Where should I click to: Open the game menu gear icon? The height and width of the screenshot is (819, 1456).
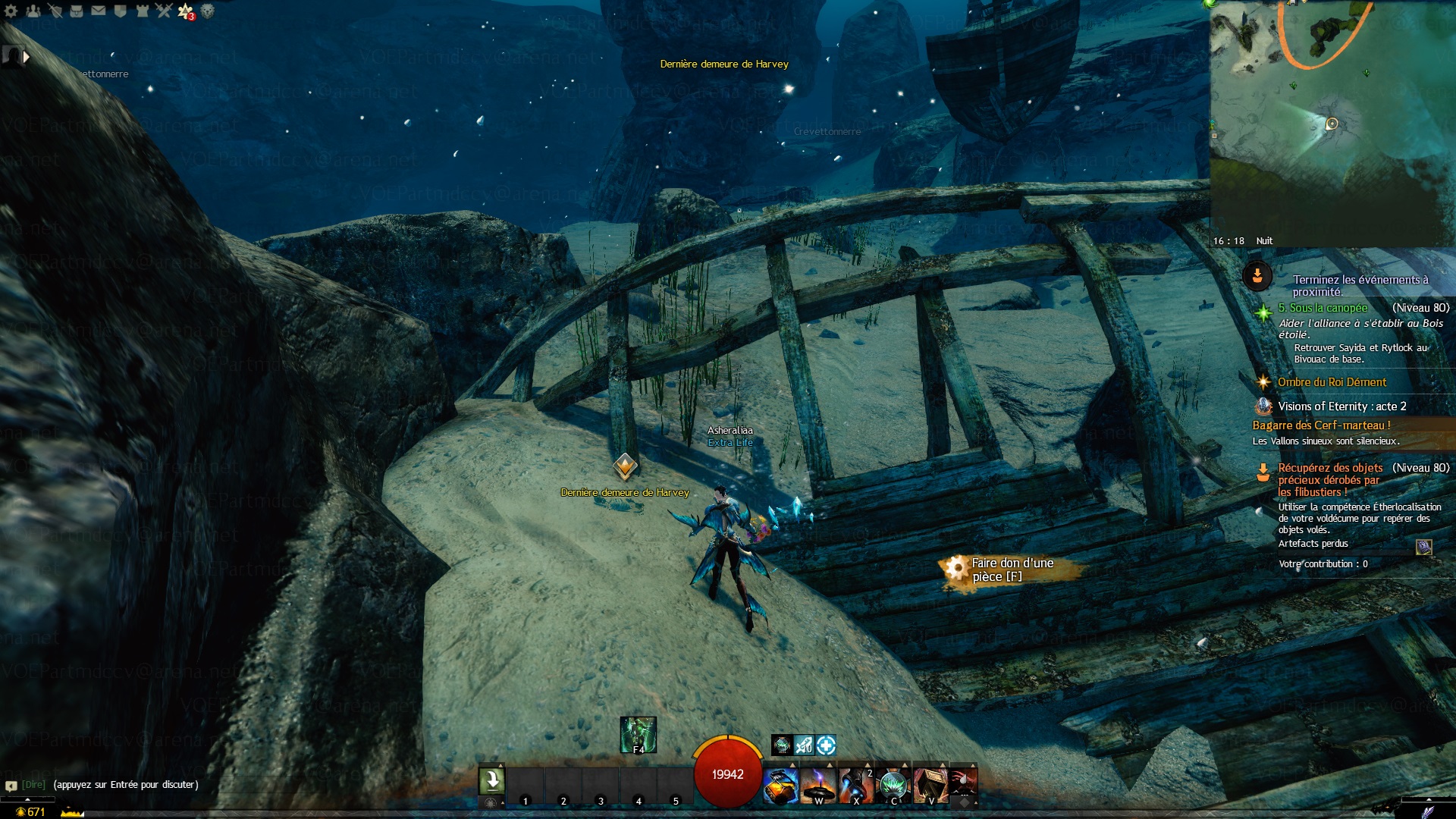[11, 11]
